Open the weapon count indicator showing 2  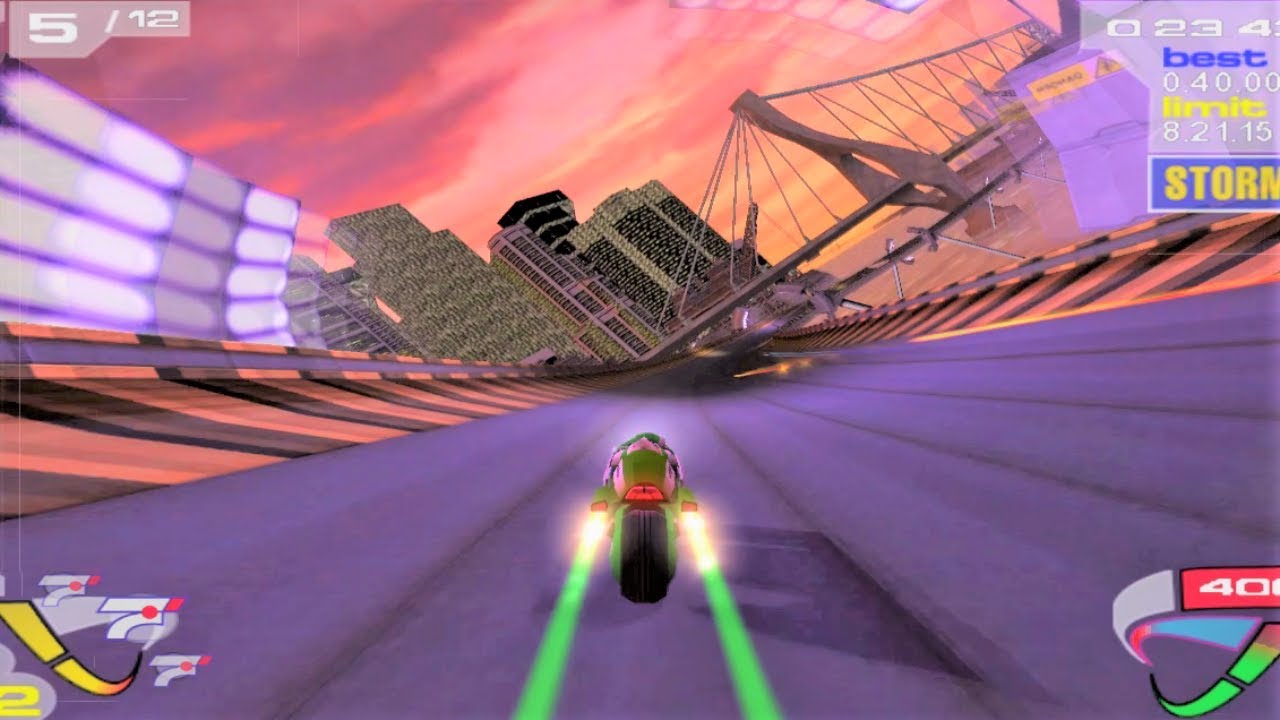click(x=13, y=699)
